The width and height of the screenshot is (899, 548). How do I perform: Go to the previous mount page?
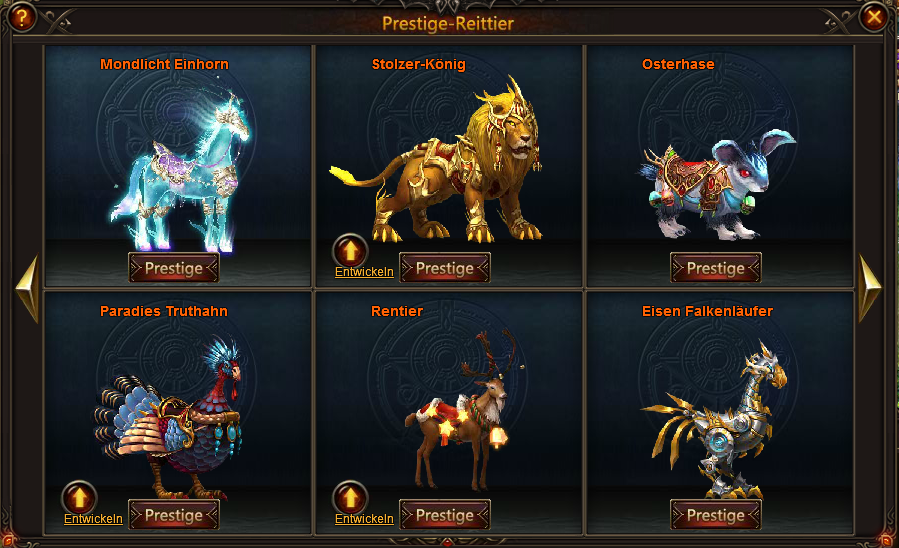27,289
